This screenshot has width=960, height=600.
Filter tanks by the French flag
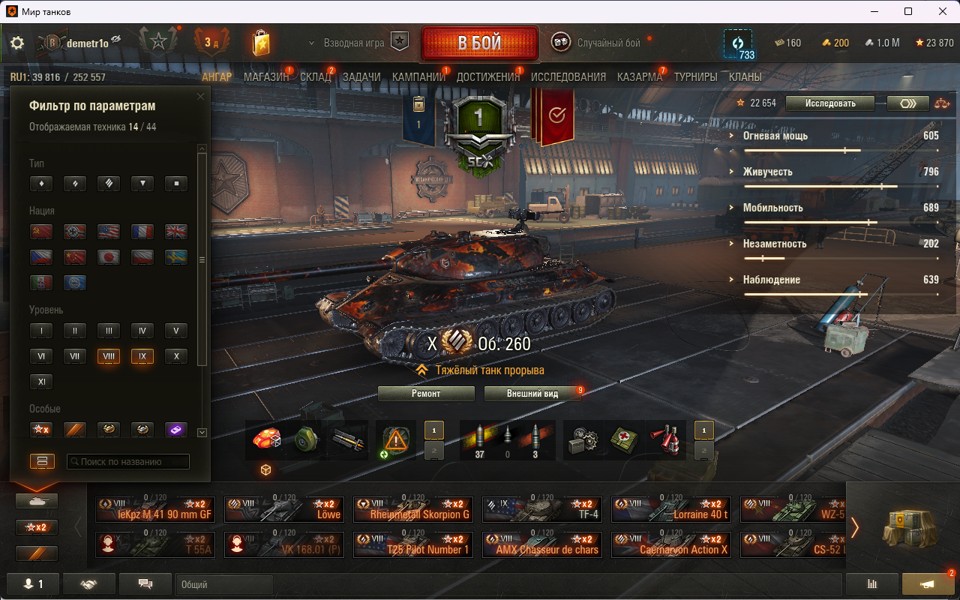click(142, 231)
